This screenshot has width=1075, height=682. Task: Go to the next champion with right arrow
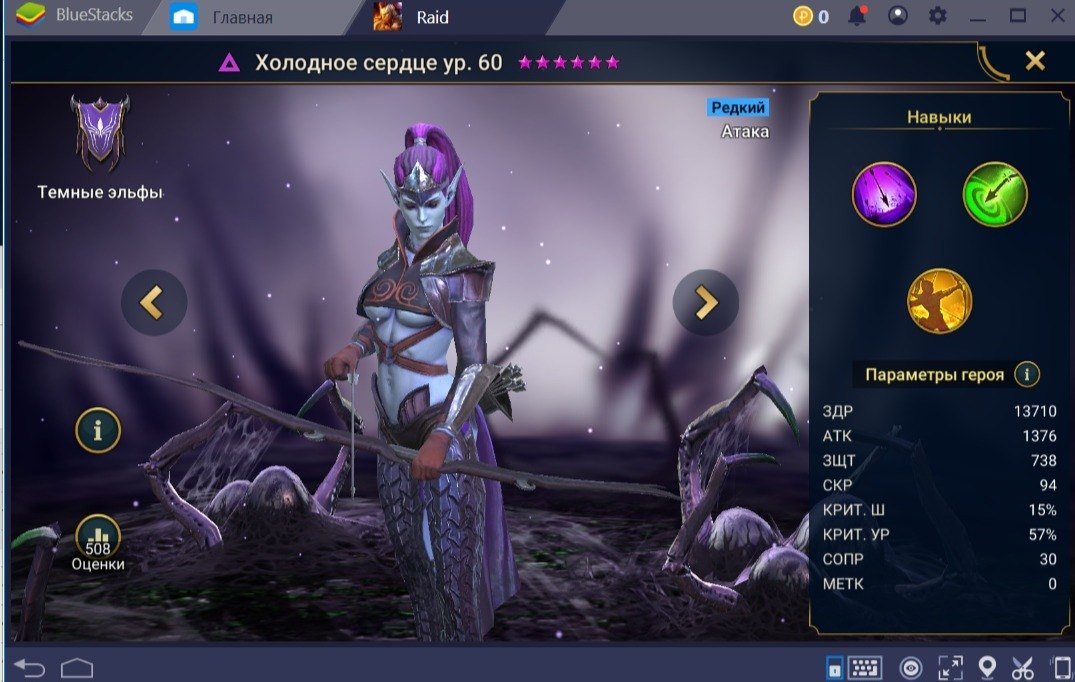[706, 302]
